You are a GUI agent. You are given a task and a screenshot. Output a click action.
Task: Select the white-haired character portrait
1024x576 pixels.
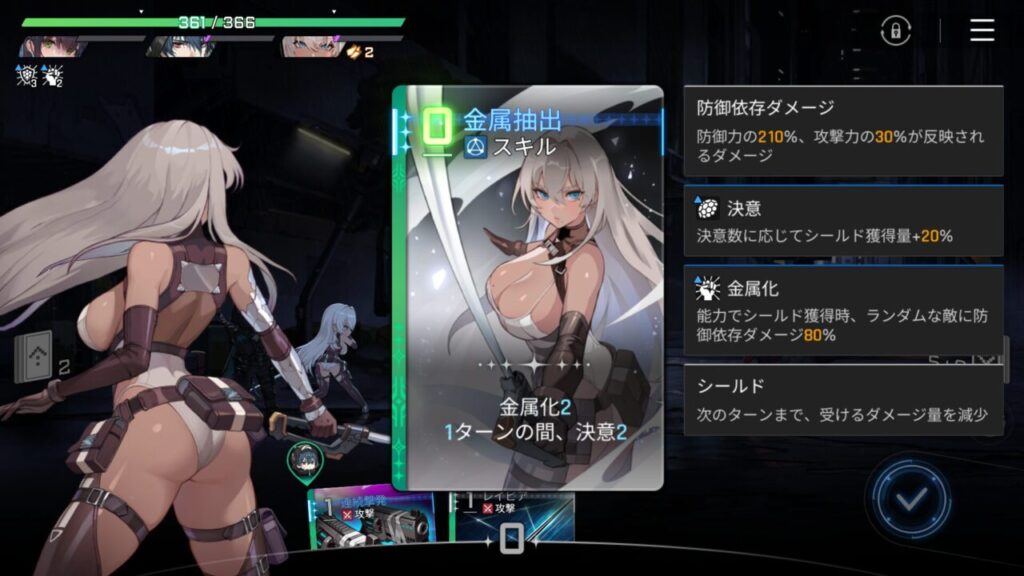pyautogui.click(x=310, y=47)
